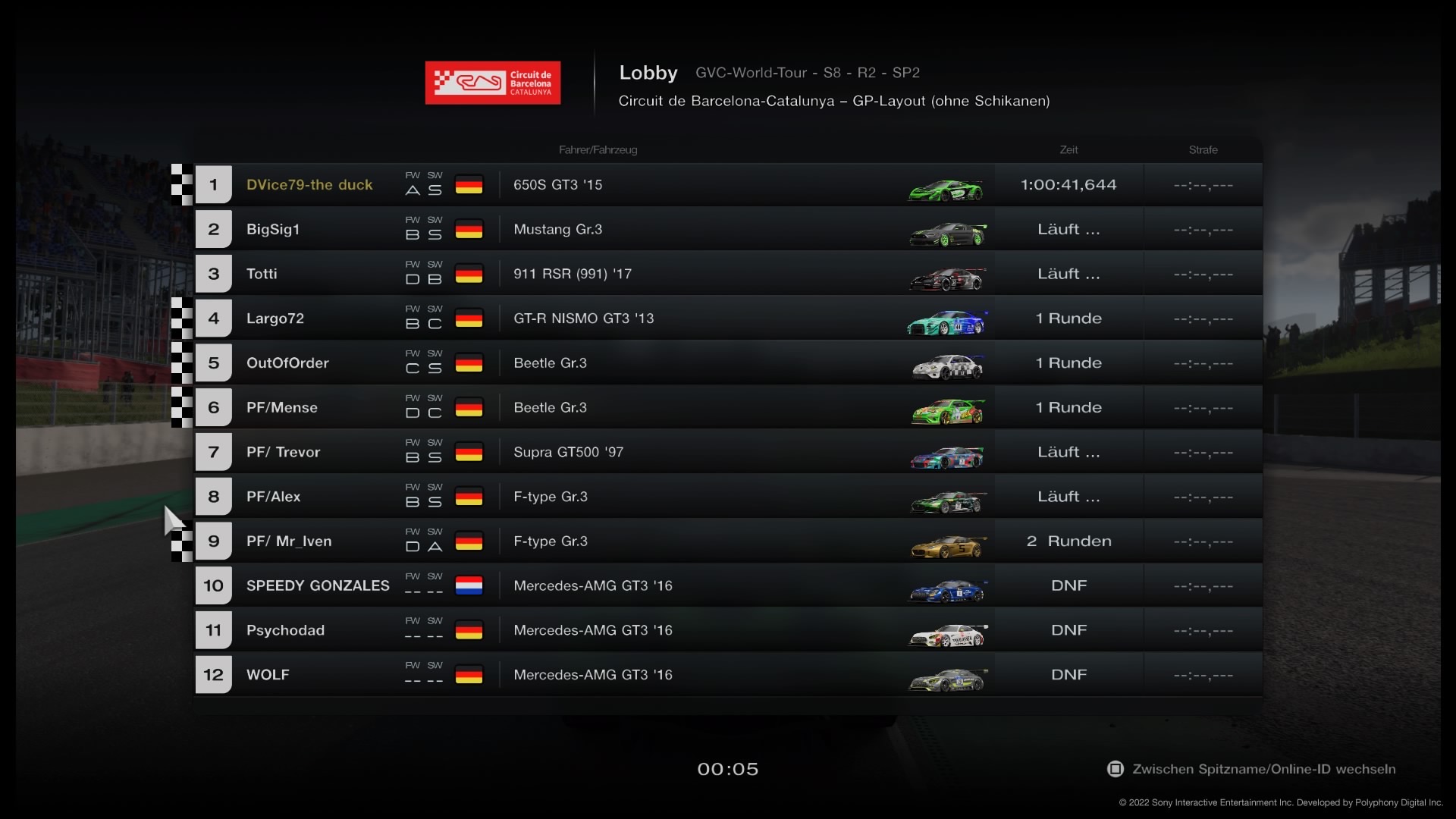Select DVice79-the duck's result row
Viewport: 1456px width, 819px height.
(309, 185)
